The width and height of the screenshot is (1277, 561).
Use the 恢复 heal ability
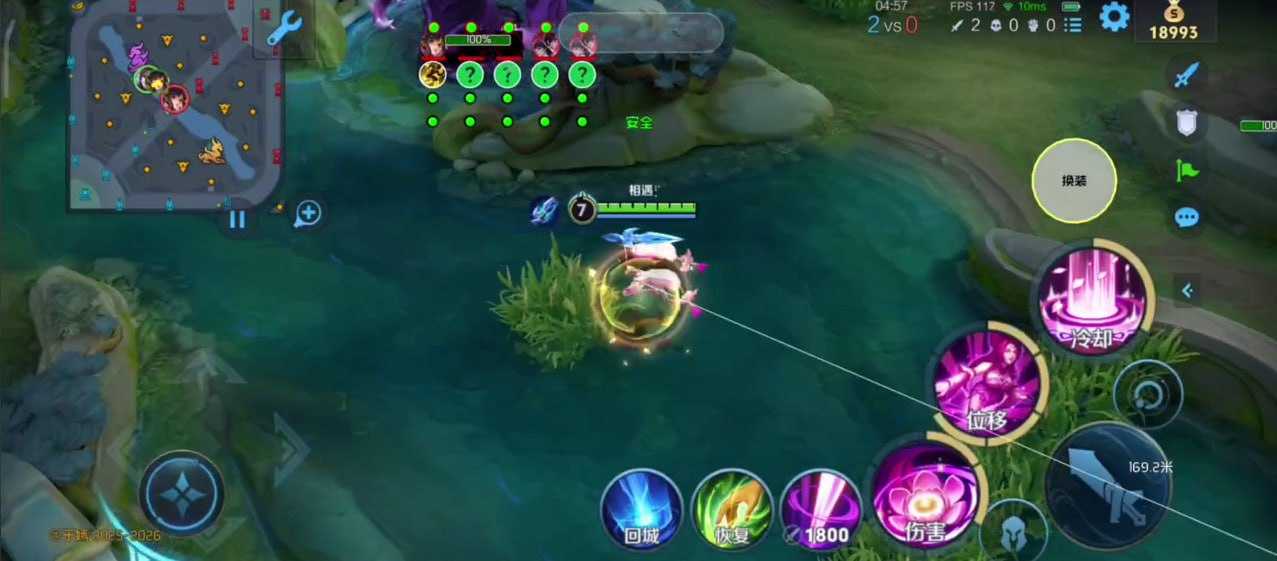(x=732, y=510)
